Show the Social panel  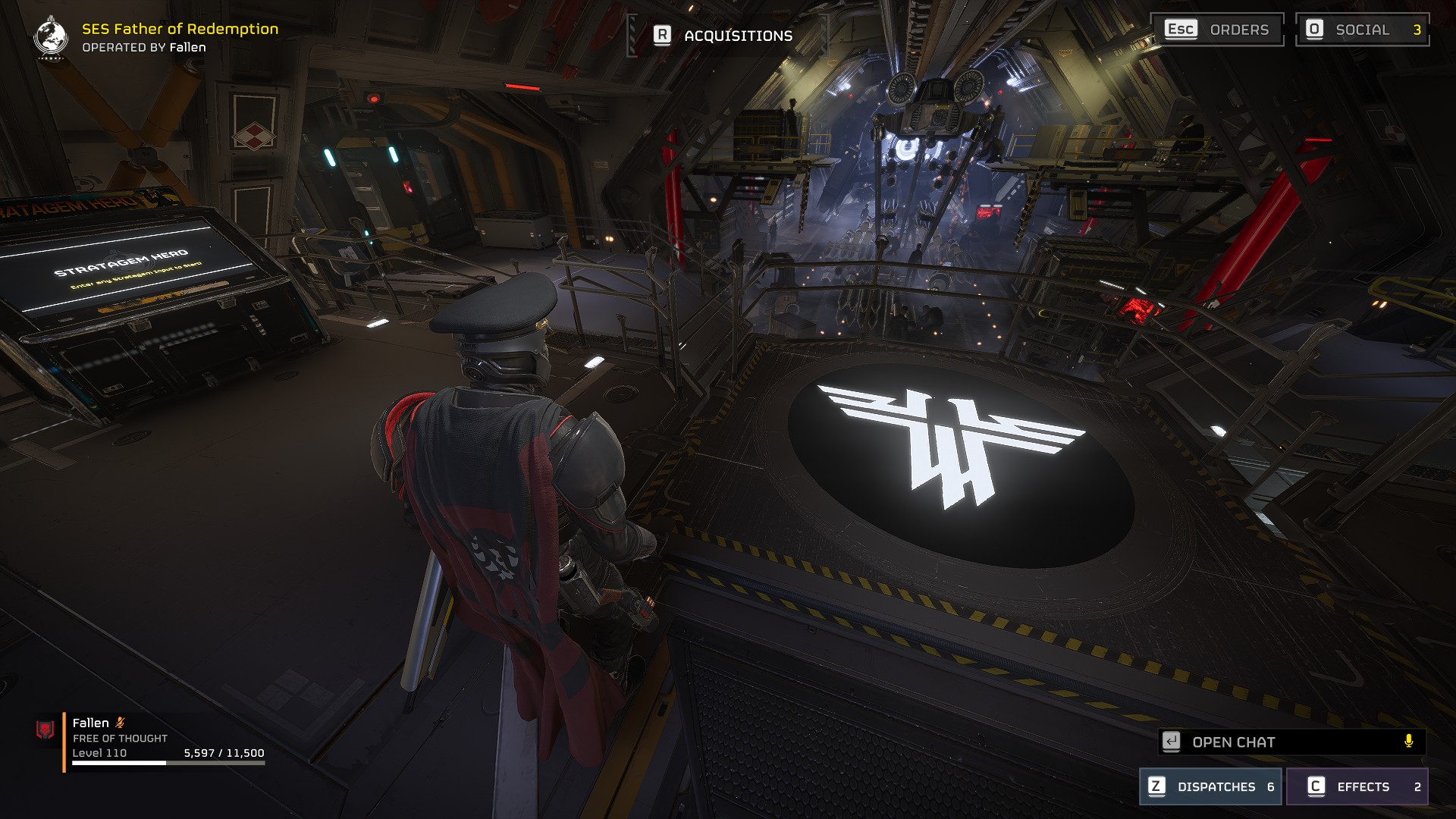click(1362, 30)
